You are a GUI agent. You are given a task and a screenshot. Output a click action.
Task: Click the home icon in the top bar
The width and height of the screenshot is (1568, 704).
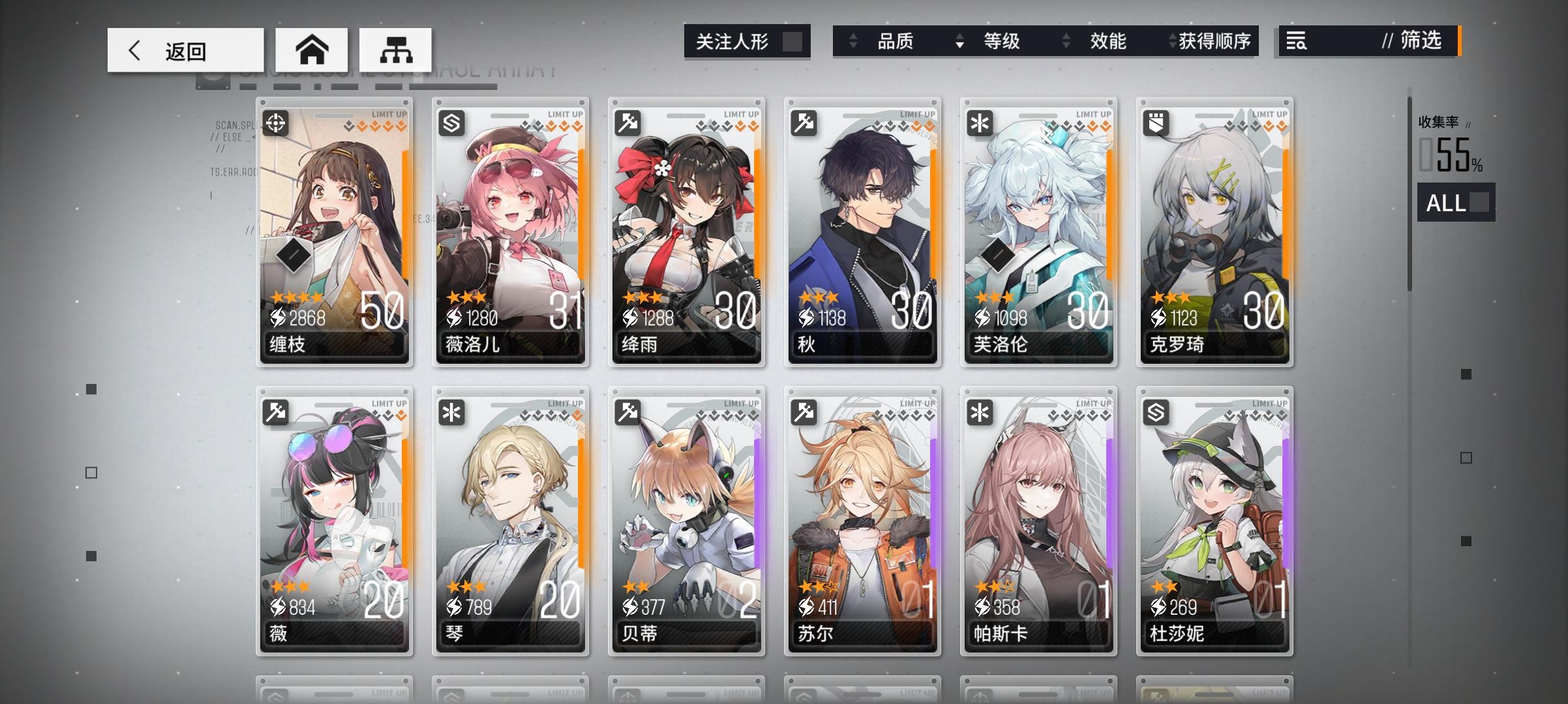pyautogui.click(x=313, y=49)
